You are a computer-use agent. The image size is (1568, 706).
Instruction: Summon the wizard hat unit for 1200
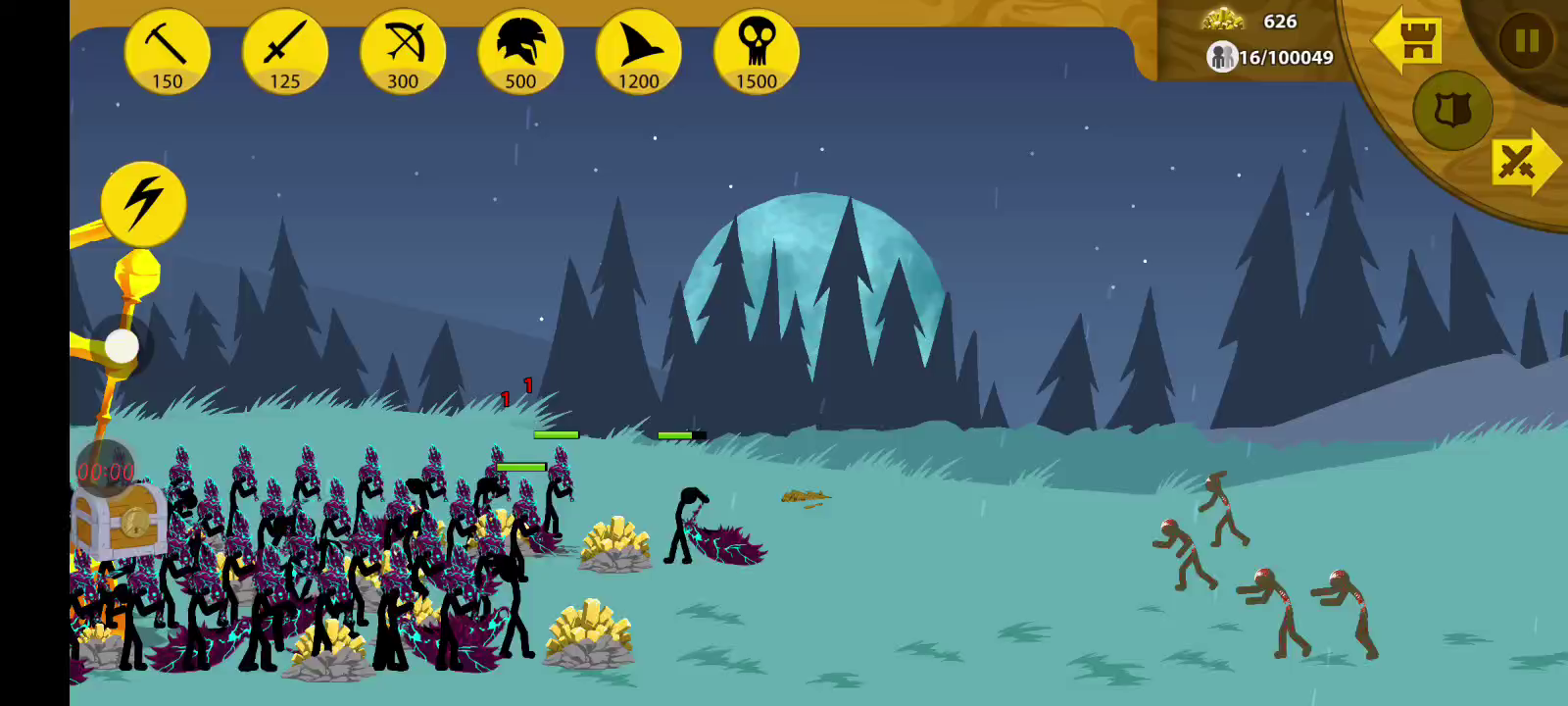point(638,52)
